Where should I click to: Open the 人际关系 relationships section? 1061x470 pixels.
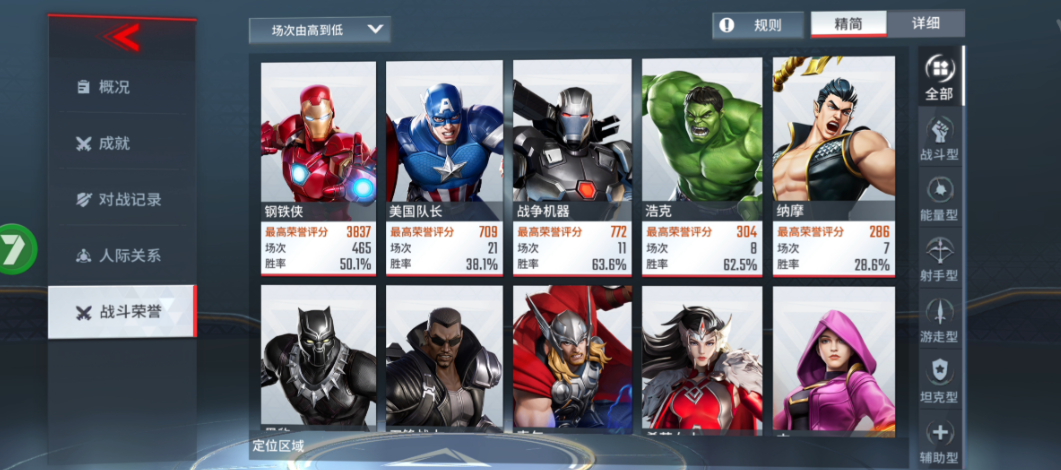121,255
